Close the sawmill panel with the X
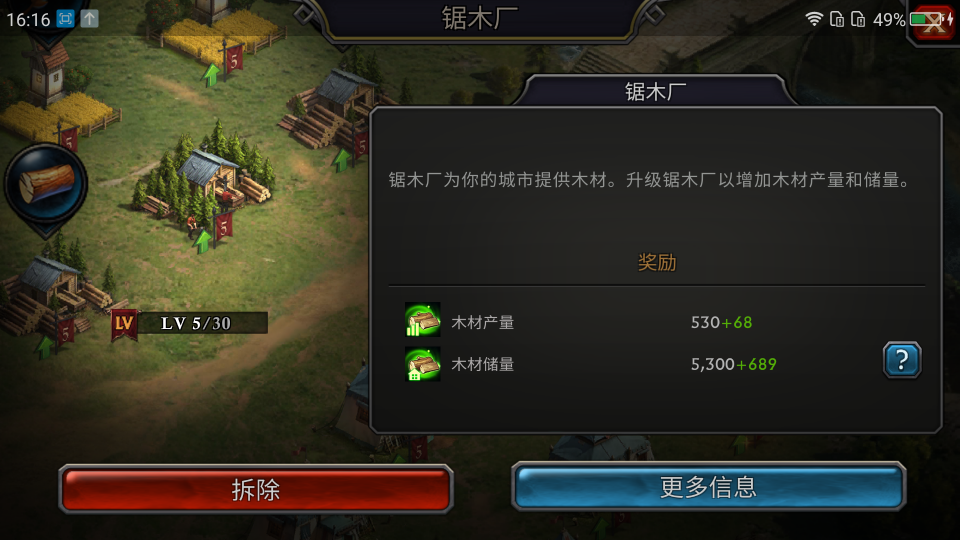The width and height of the screenshot is (960, 540). (x=934, y=24)
